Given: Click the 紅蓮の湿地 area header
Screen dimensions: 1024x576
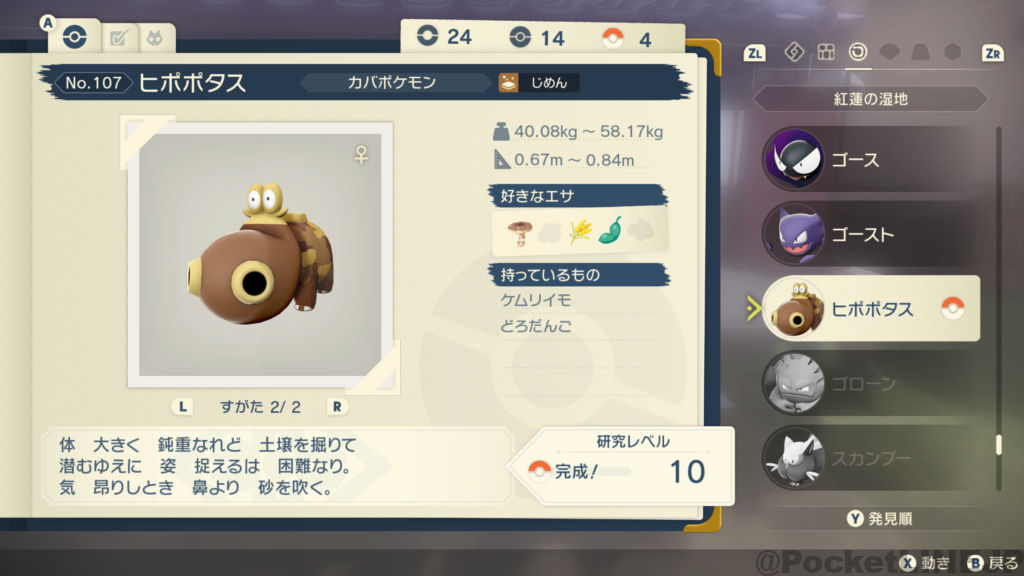Looking at the screenshot, I should point(868,100).
